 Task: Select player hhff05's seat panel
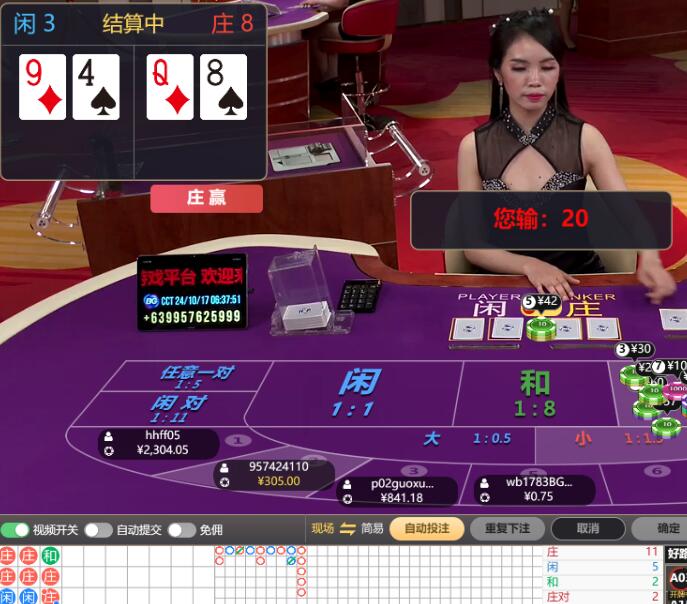pos(158,443)
